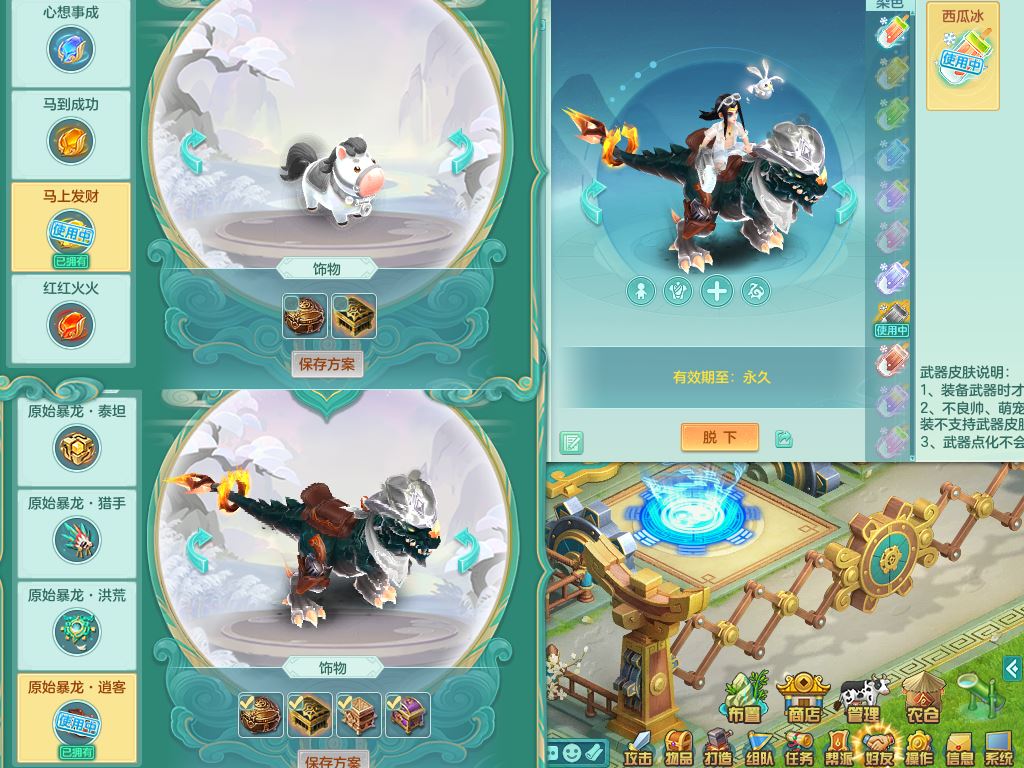Save the pony decoration scheme with 保存方案
This screenshot has width=1024, height=768.
tap(327, 364)
